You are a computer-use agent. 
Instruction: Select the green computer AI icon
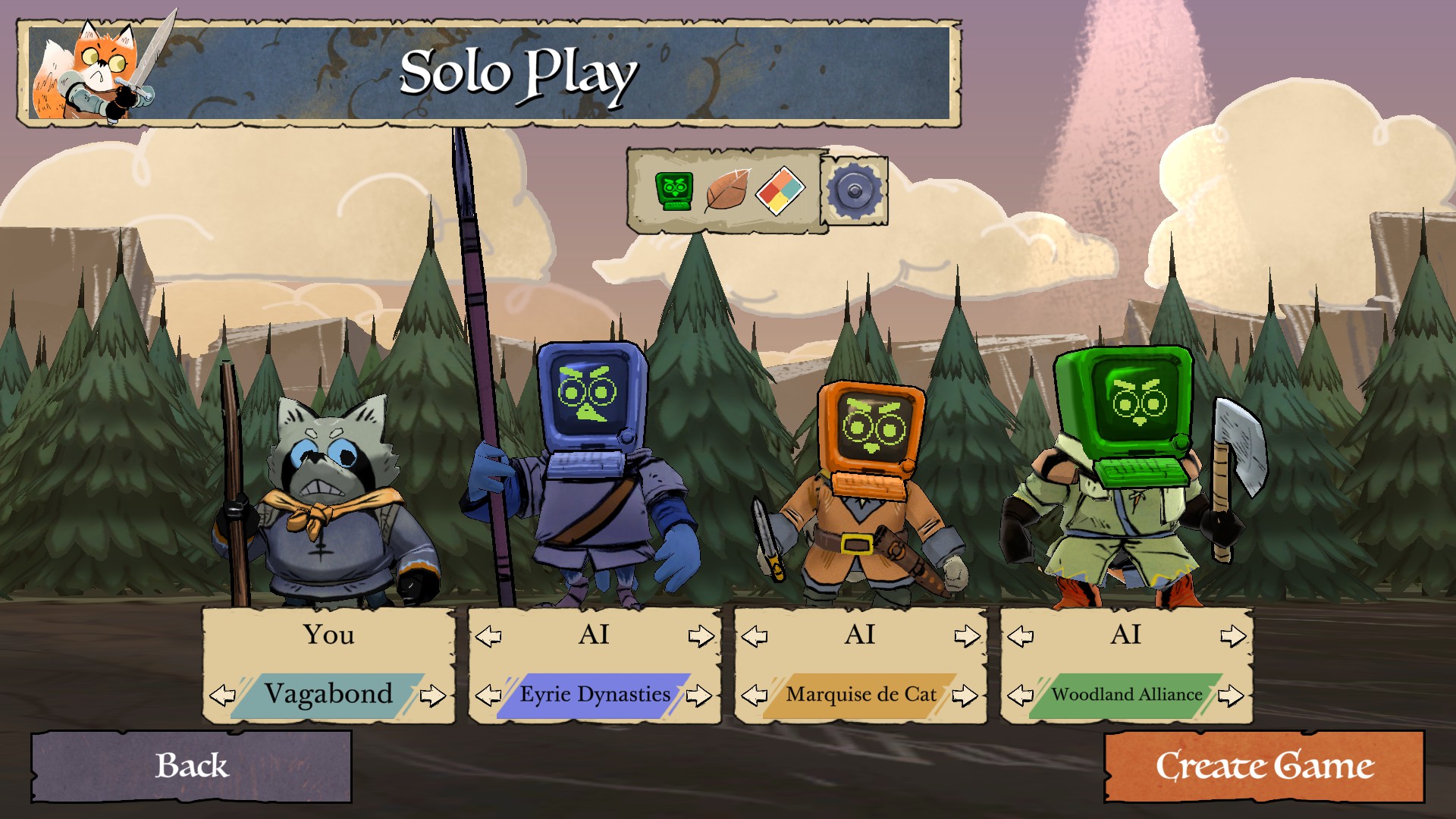[x=673, y=190]
